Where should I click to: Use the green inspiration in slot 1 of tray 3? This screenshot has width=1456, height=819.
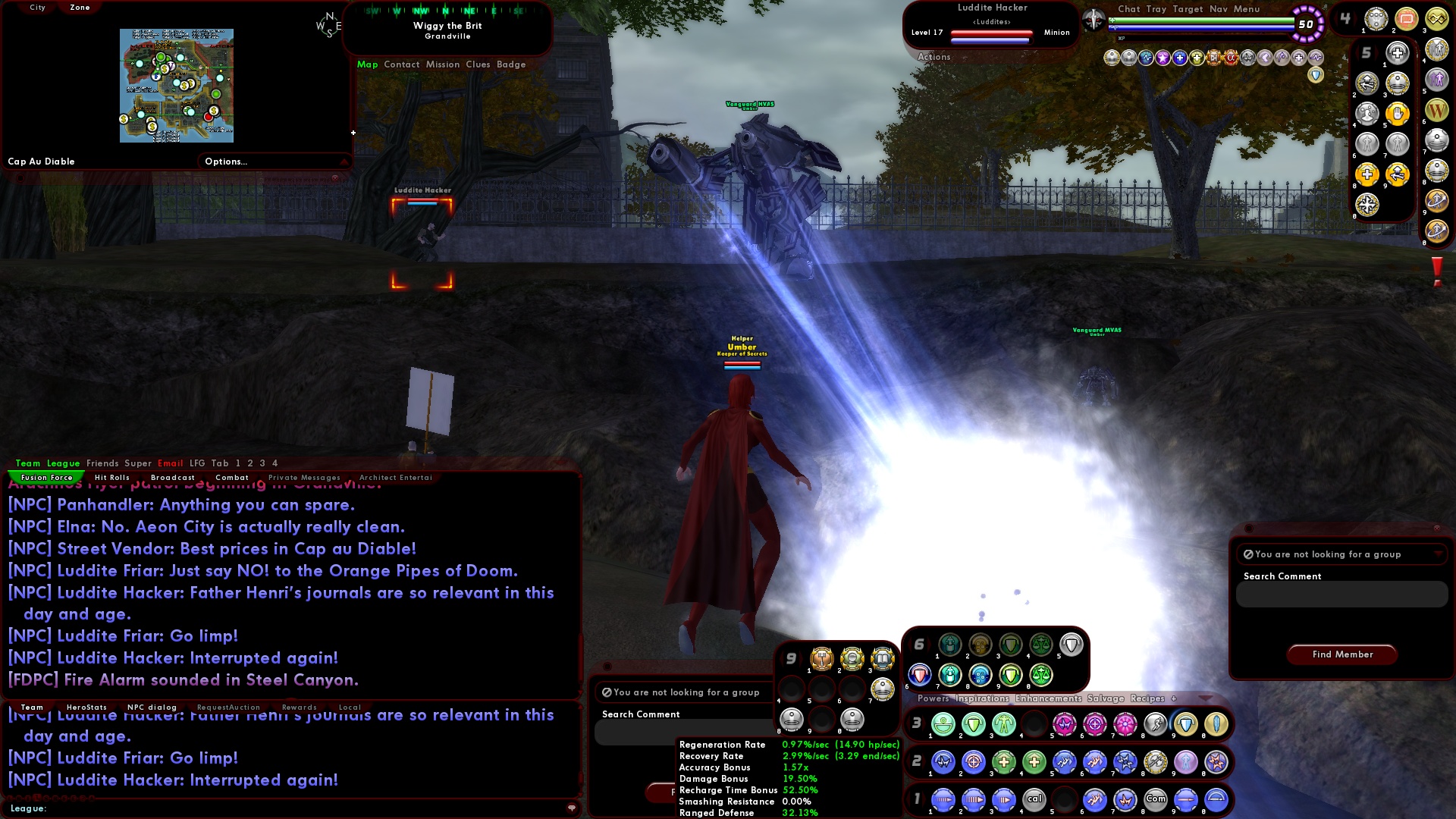click(x=944, y=724)
